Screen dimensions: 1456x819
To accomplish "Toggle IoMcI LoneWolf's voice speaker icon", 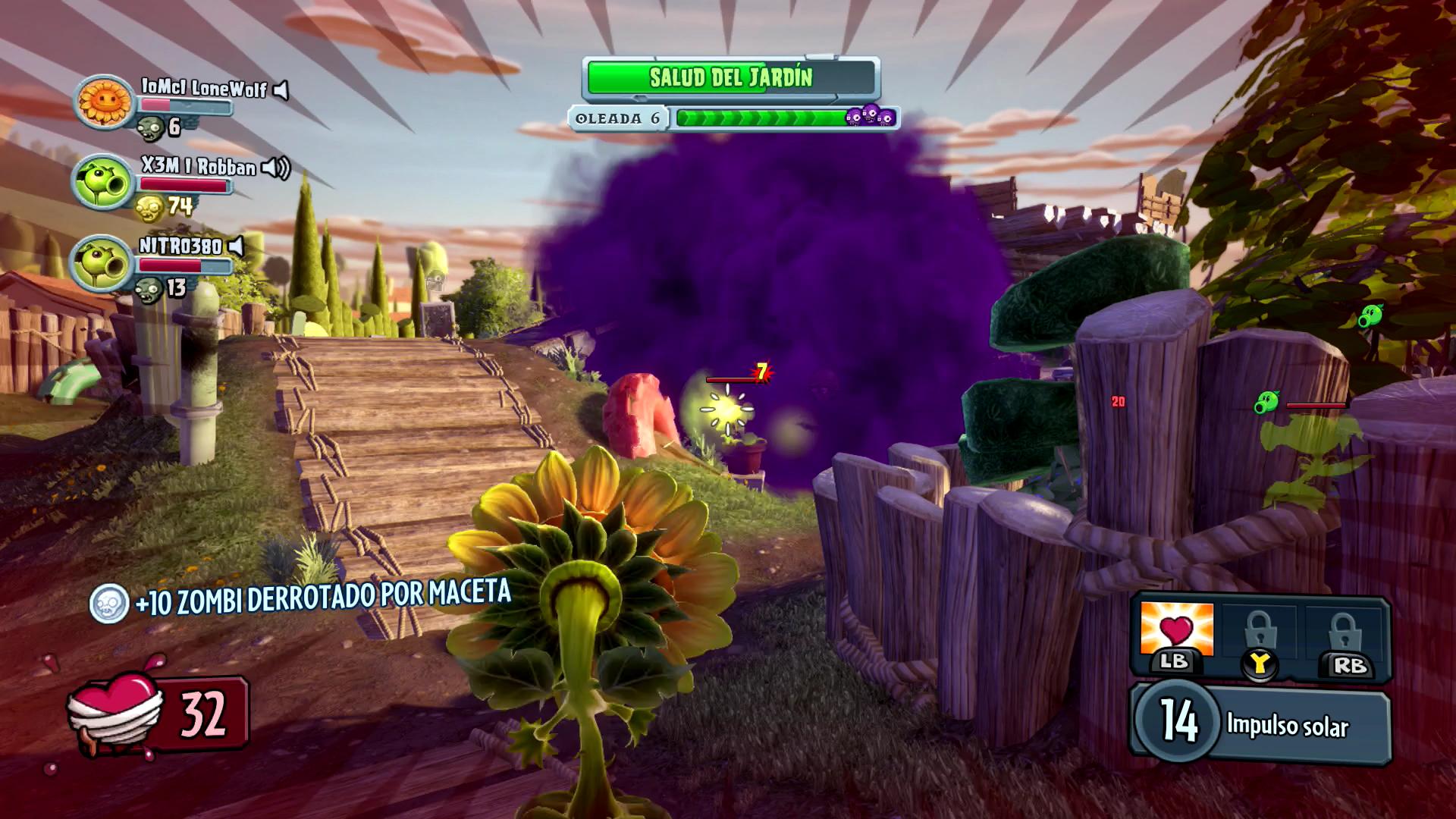I will click(x=281, y=91).
